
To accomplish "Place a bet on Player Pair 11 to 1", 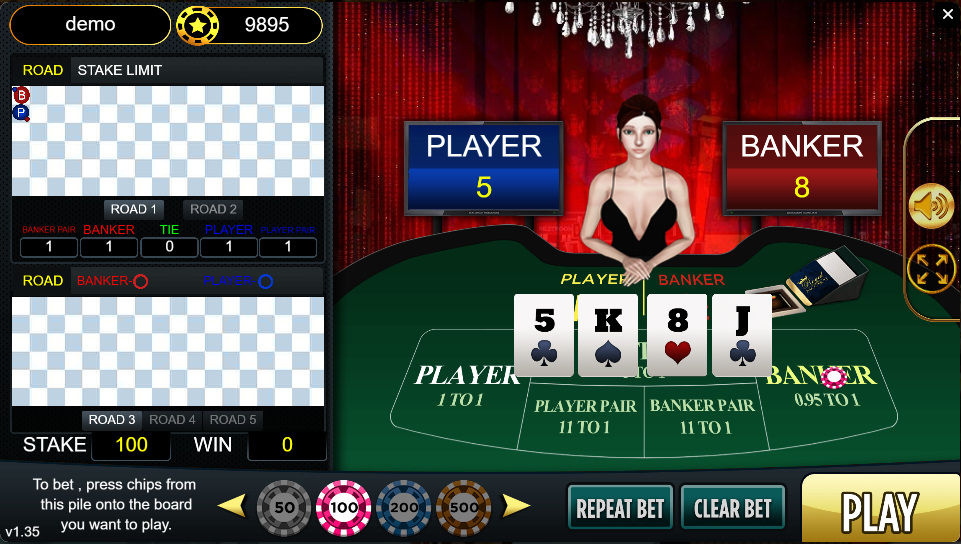I will 585,416.
